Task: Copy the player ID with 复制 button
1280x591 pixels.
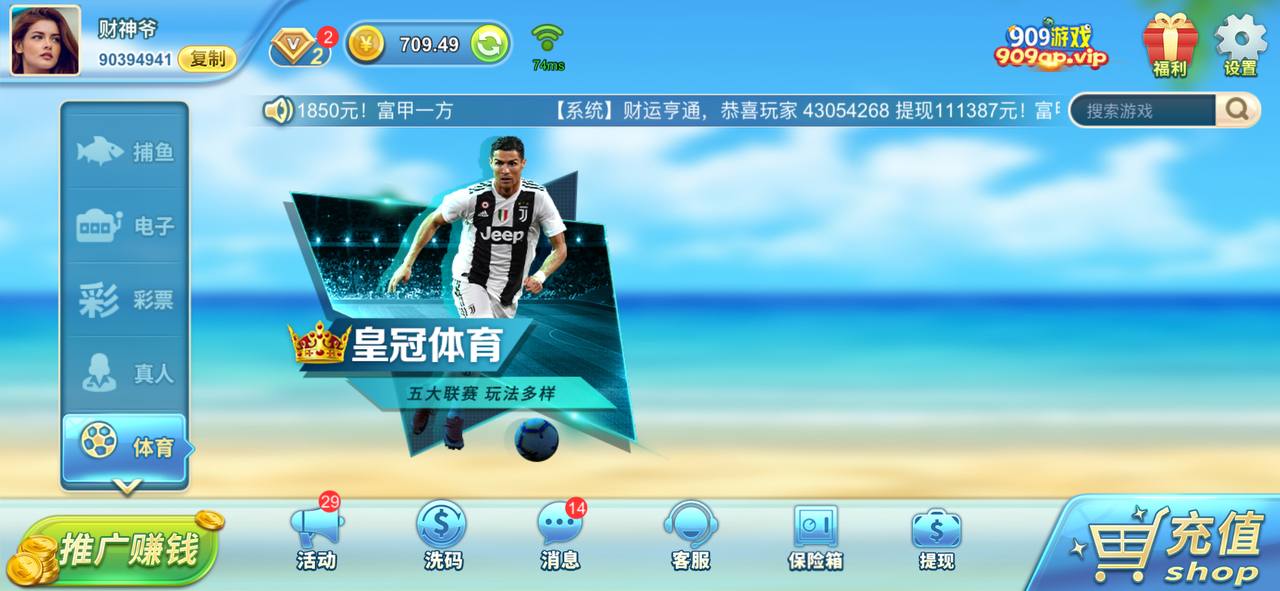Action: coord(207,59)
